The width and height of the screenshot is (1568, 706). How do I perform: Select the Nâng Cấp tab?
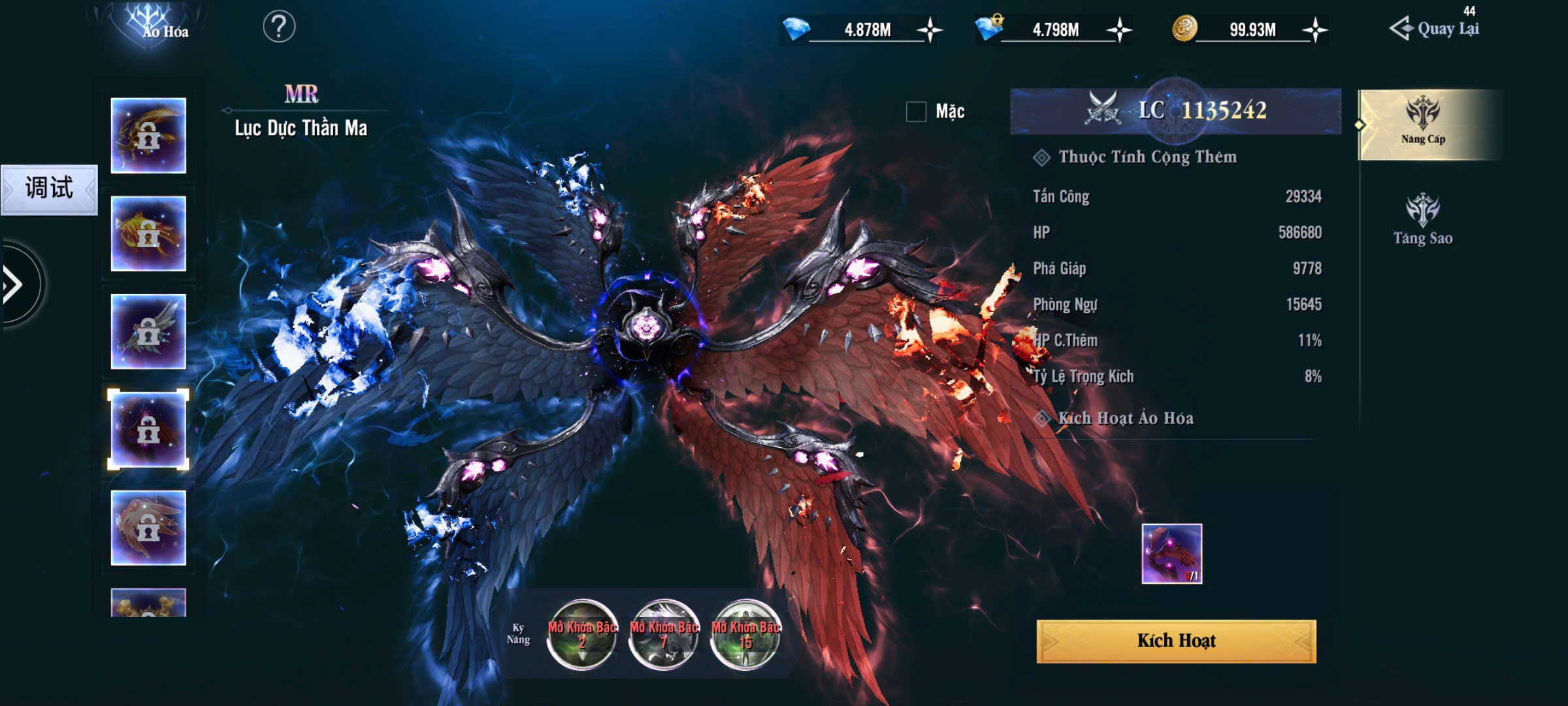coord(1423,124)
